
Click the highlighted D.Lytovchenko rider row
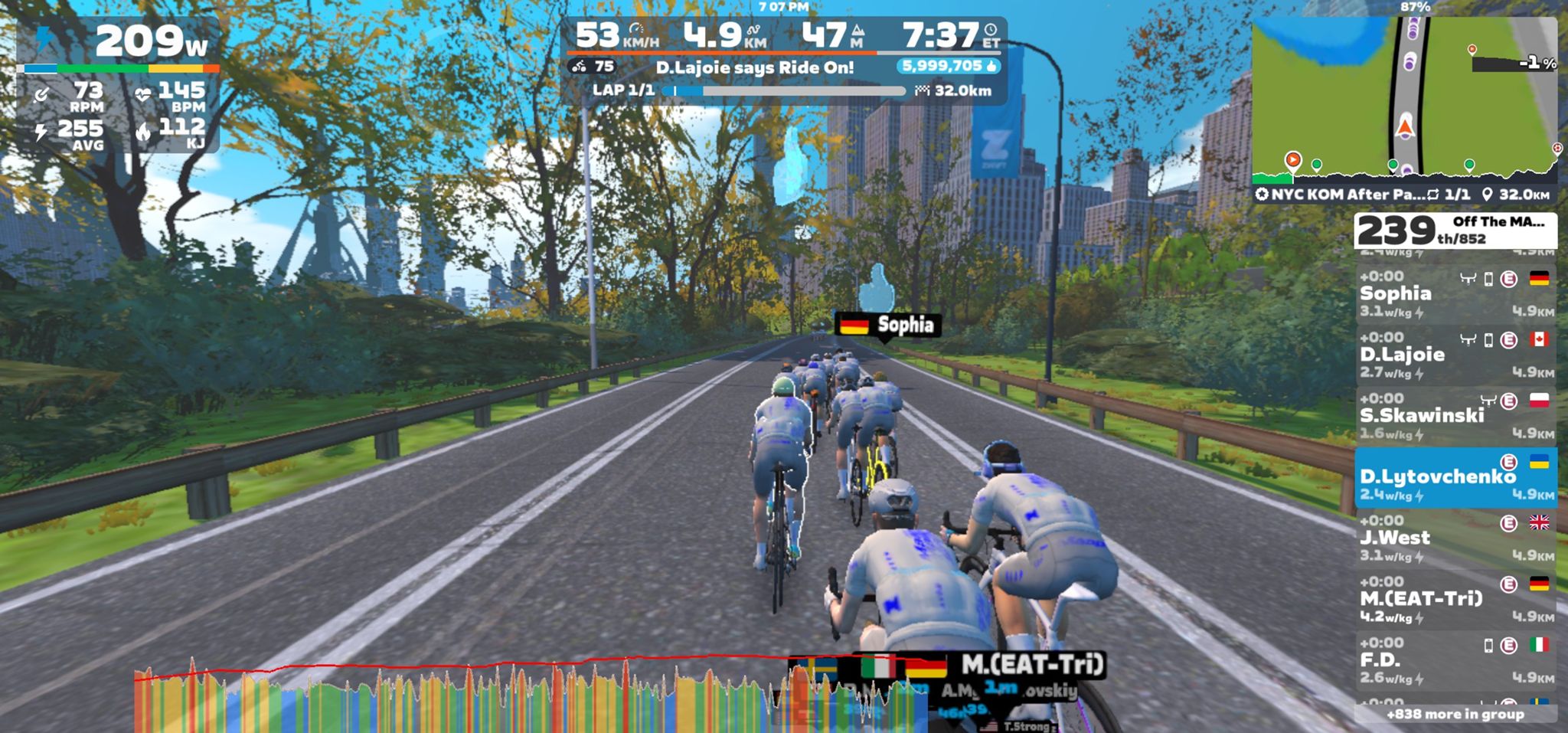[1455, 478]
